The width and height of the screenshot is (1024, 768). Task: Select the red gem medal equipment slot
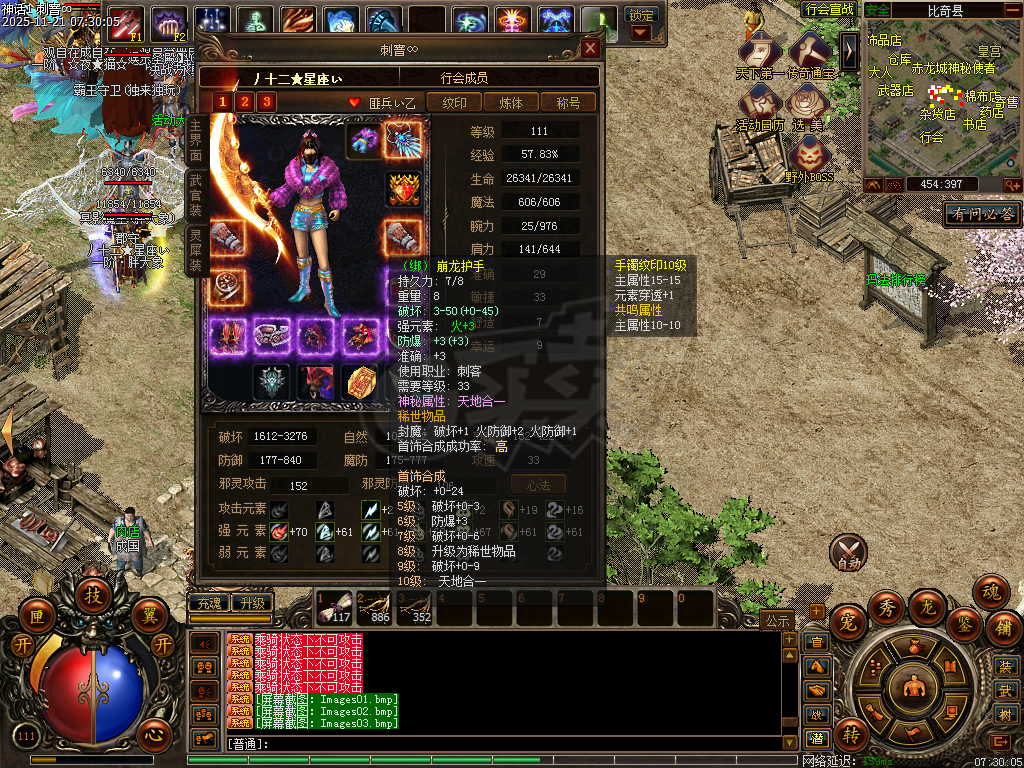click(403, 188)
